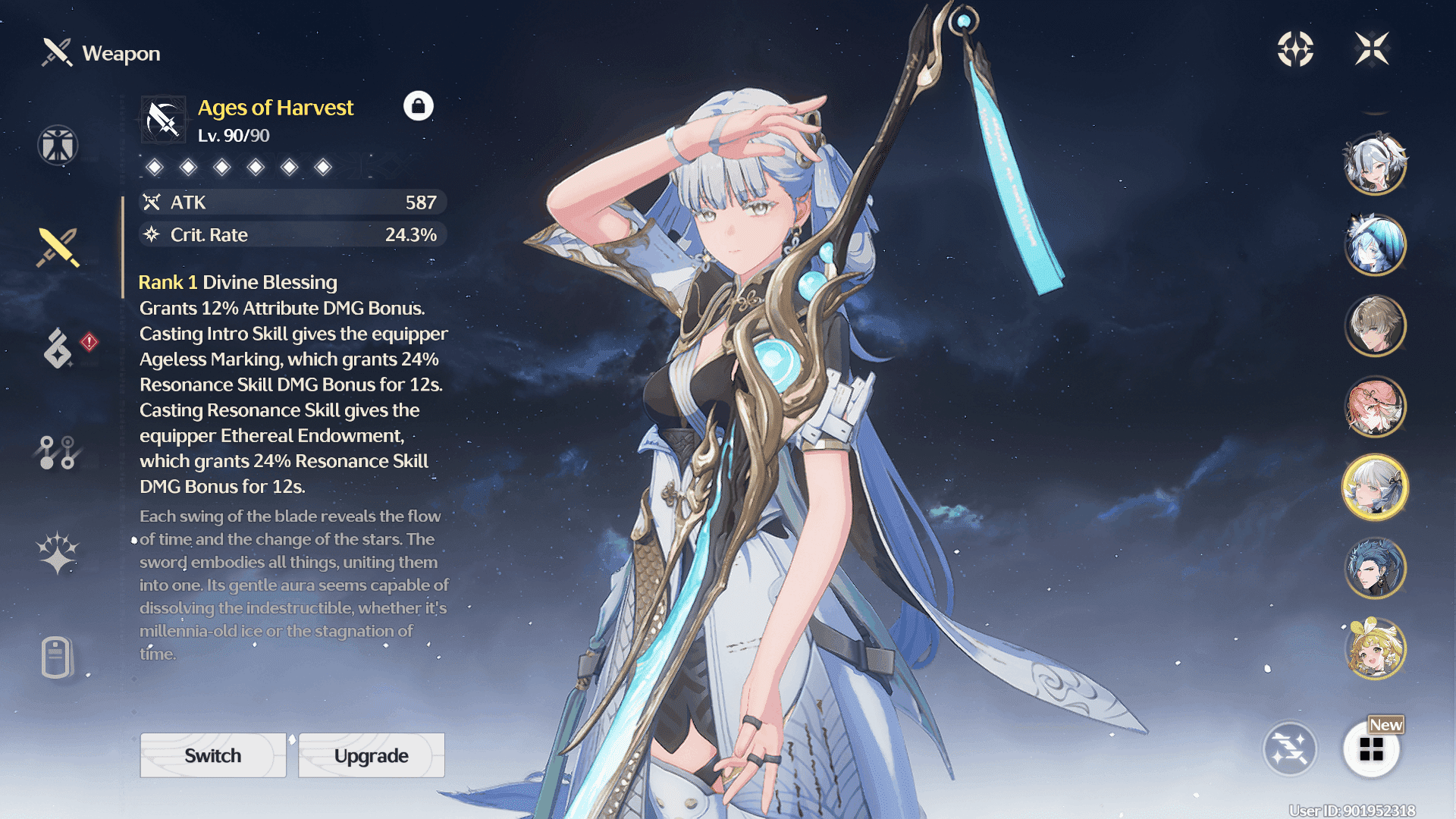This screenshot has height=819, width=1456.
Task: Open the character profile card tab
Action: [58, 657]
